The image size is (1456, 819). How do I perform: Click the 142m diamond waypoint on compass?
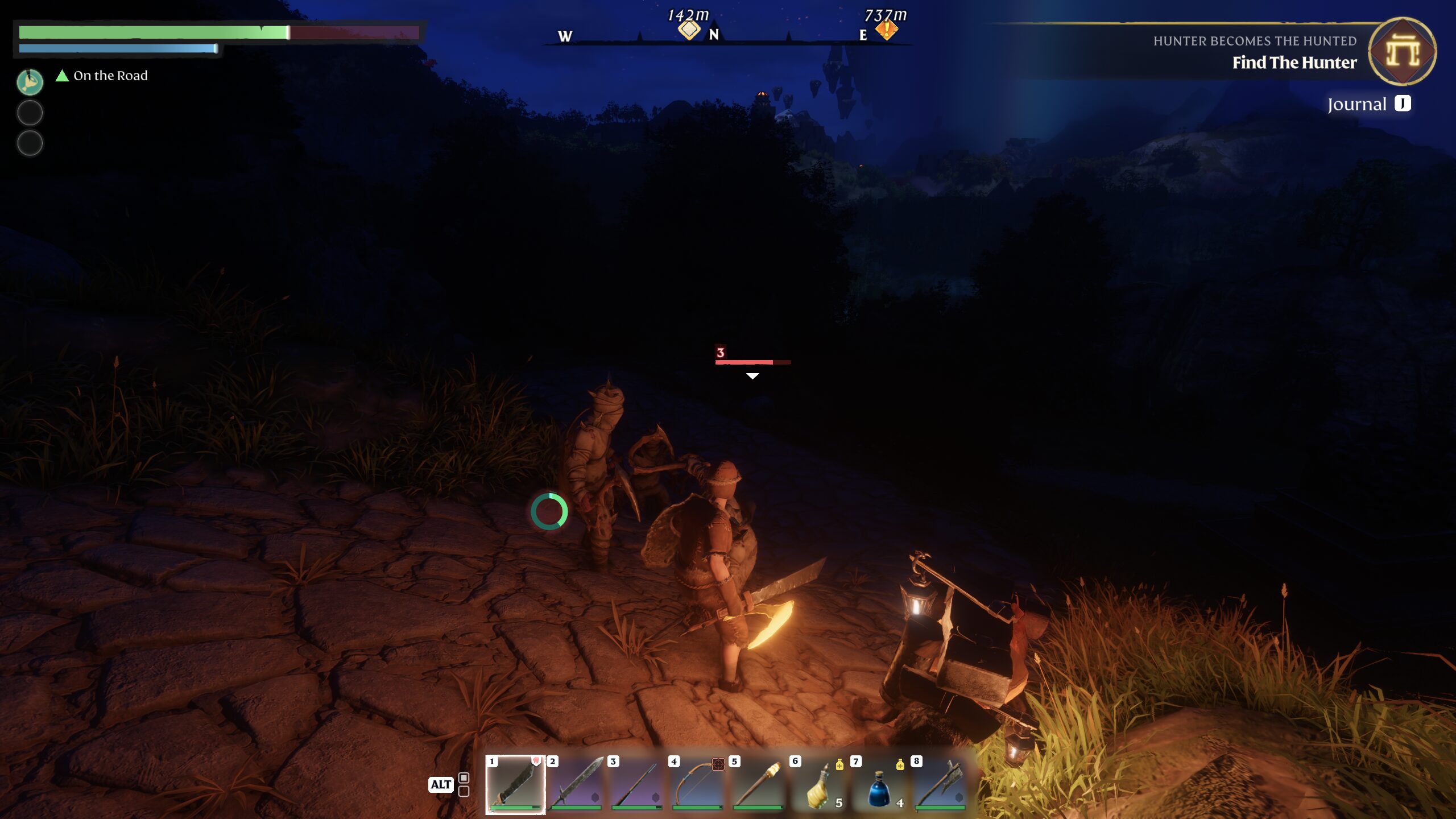click(689, 29)
